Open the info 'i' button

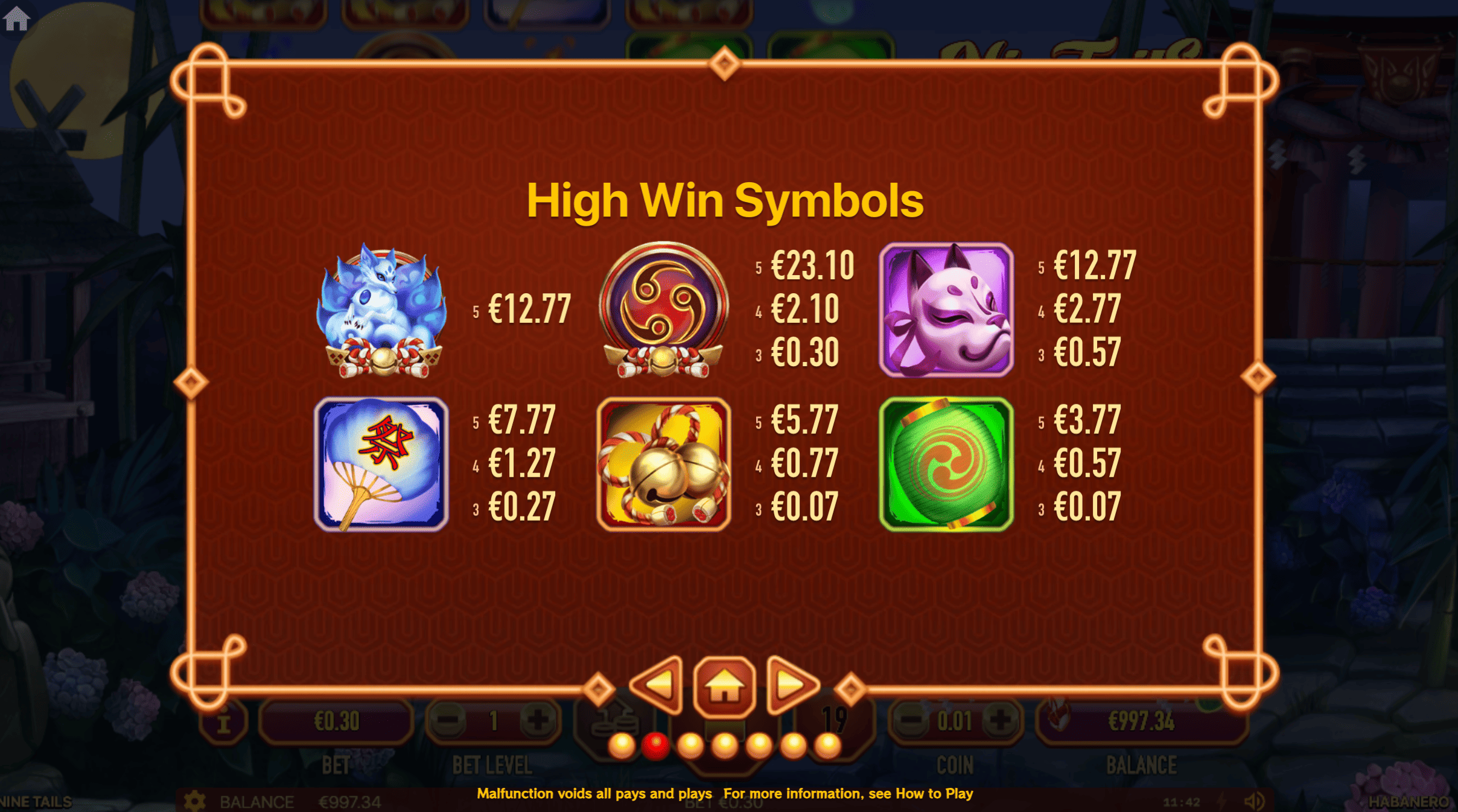(224, 722)
